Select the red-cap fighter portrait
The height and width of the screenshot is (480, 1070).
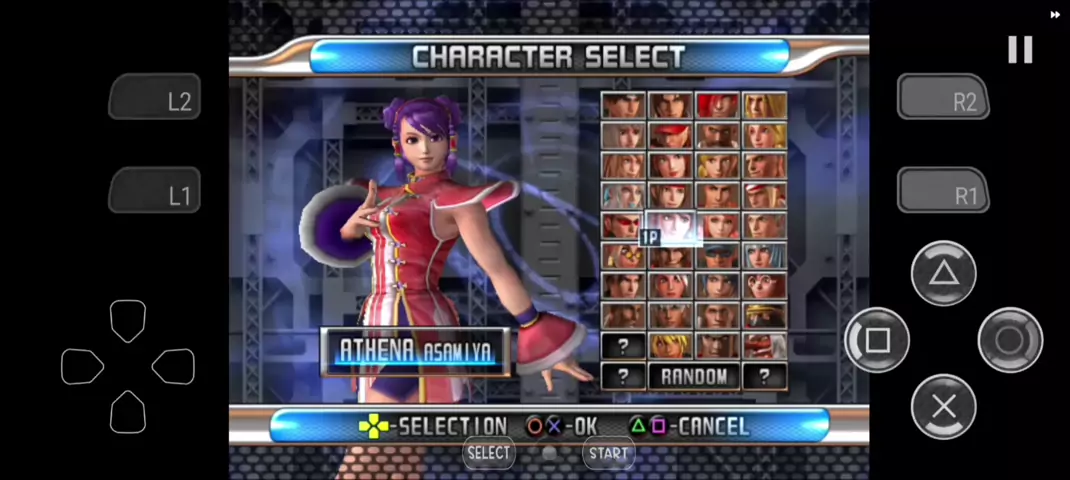tap(670, 135)
